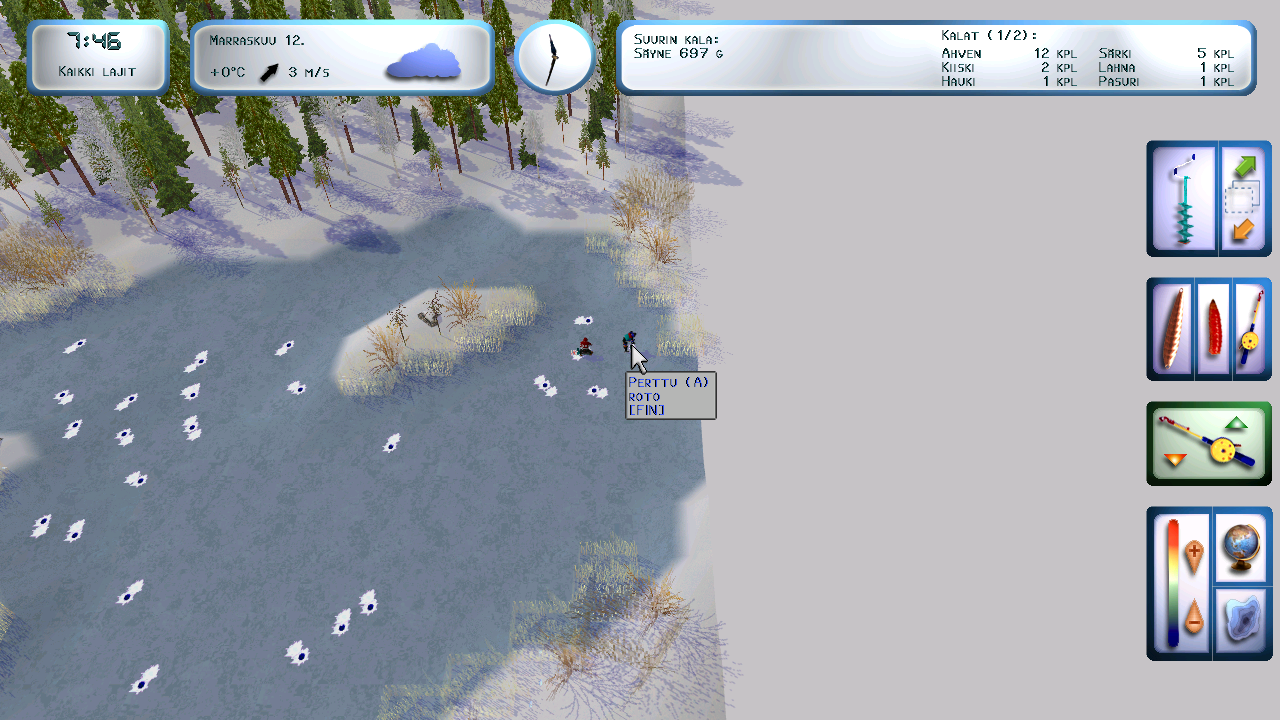
Task: Raise the depth with the plus marker
Action: pos(1193,553)
